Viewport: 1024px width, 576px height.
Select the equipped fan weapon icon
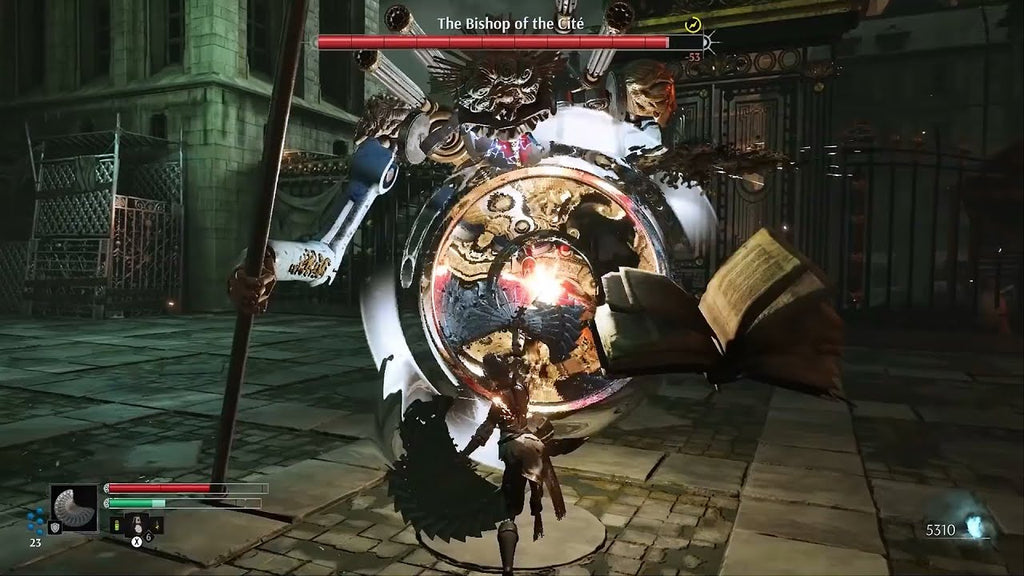coord(75,506)
